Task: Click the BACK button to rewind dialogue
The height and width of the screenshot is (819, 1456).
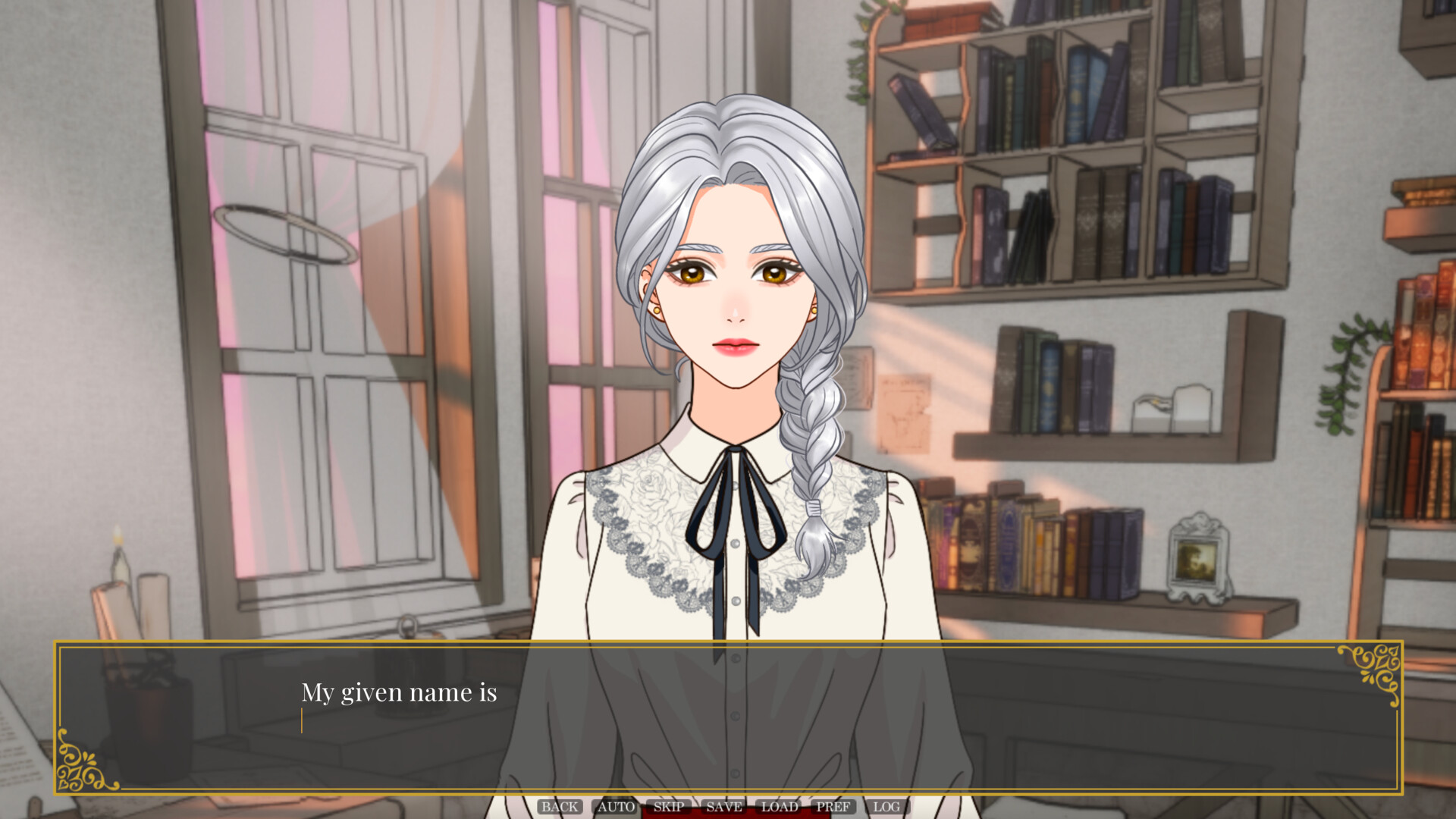Action: click(x=560, y=807)
